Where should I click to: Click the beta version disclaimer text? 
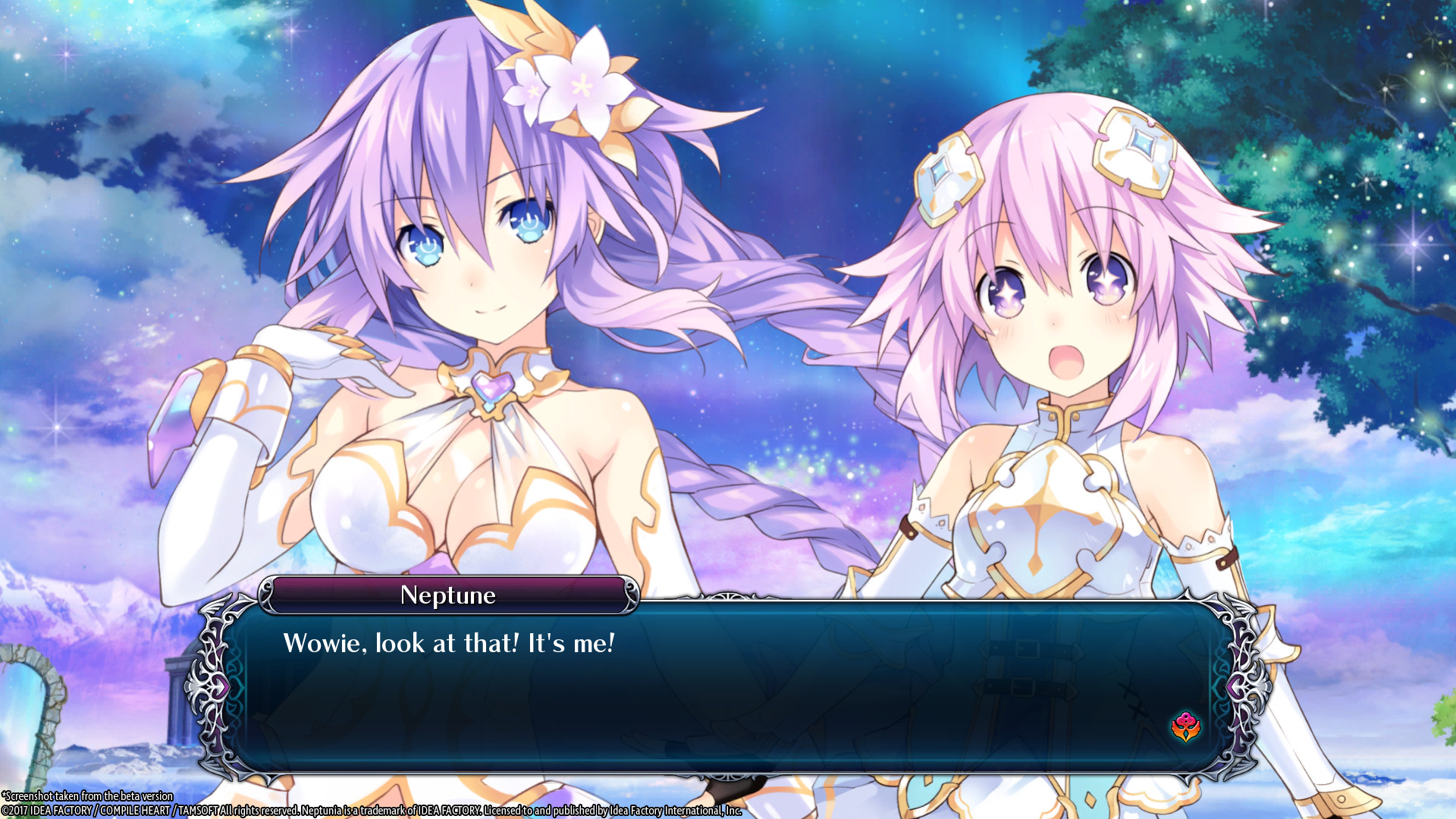point(87,797)
